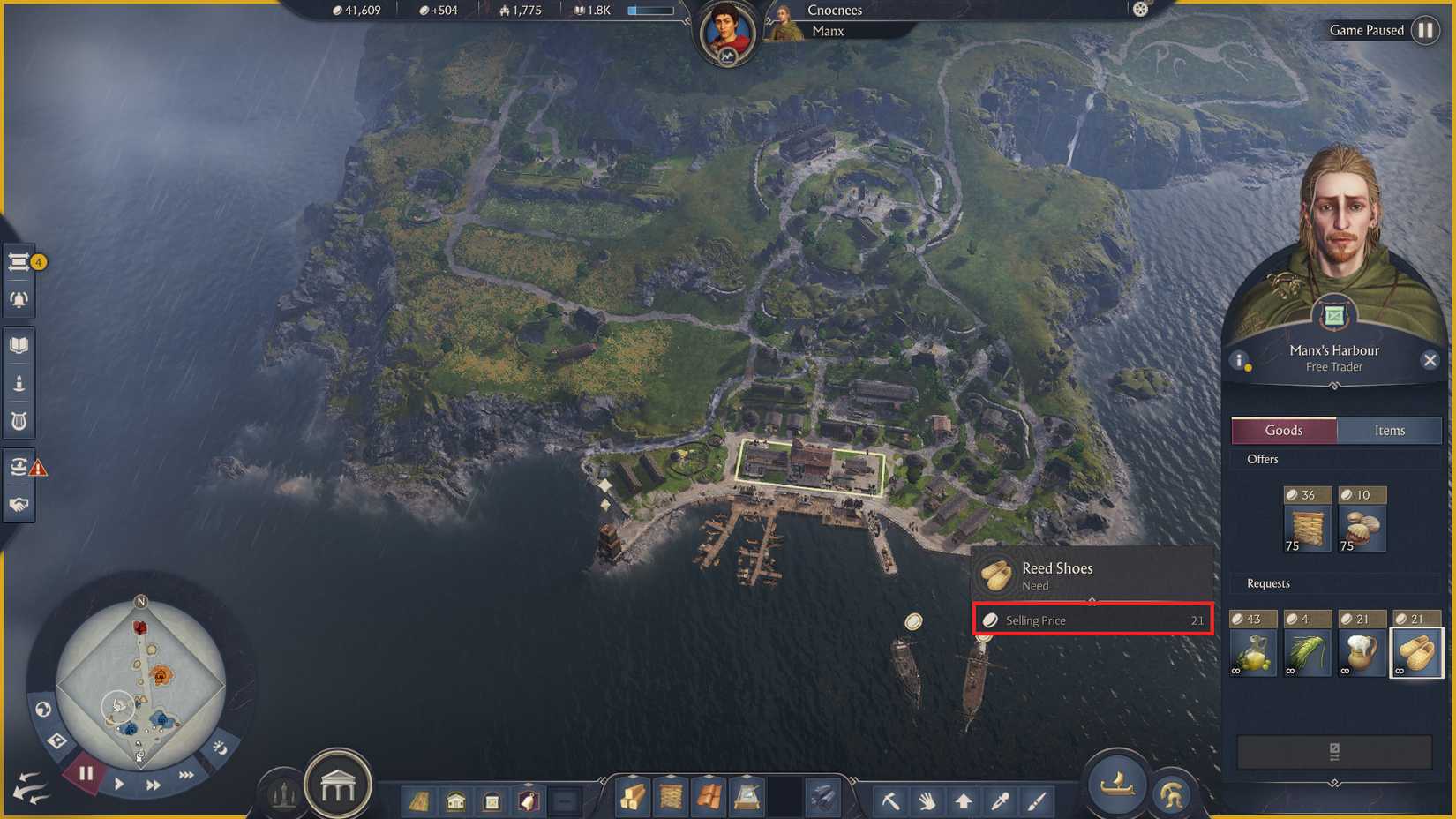The image size is (1456, 819).
Task: Toggle pause on the minimap playback controls
Action: tap(85, 774)
